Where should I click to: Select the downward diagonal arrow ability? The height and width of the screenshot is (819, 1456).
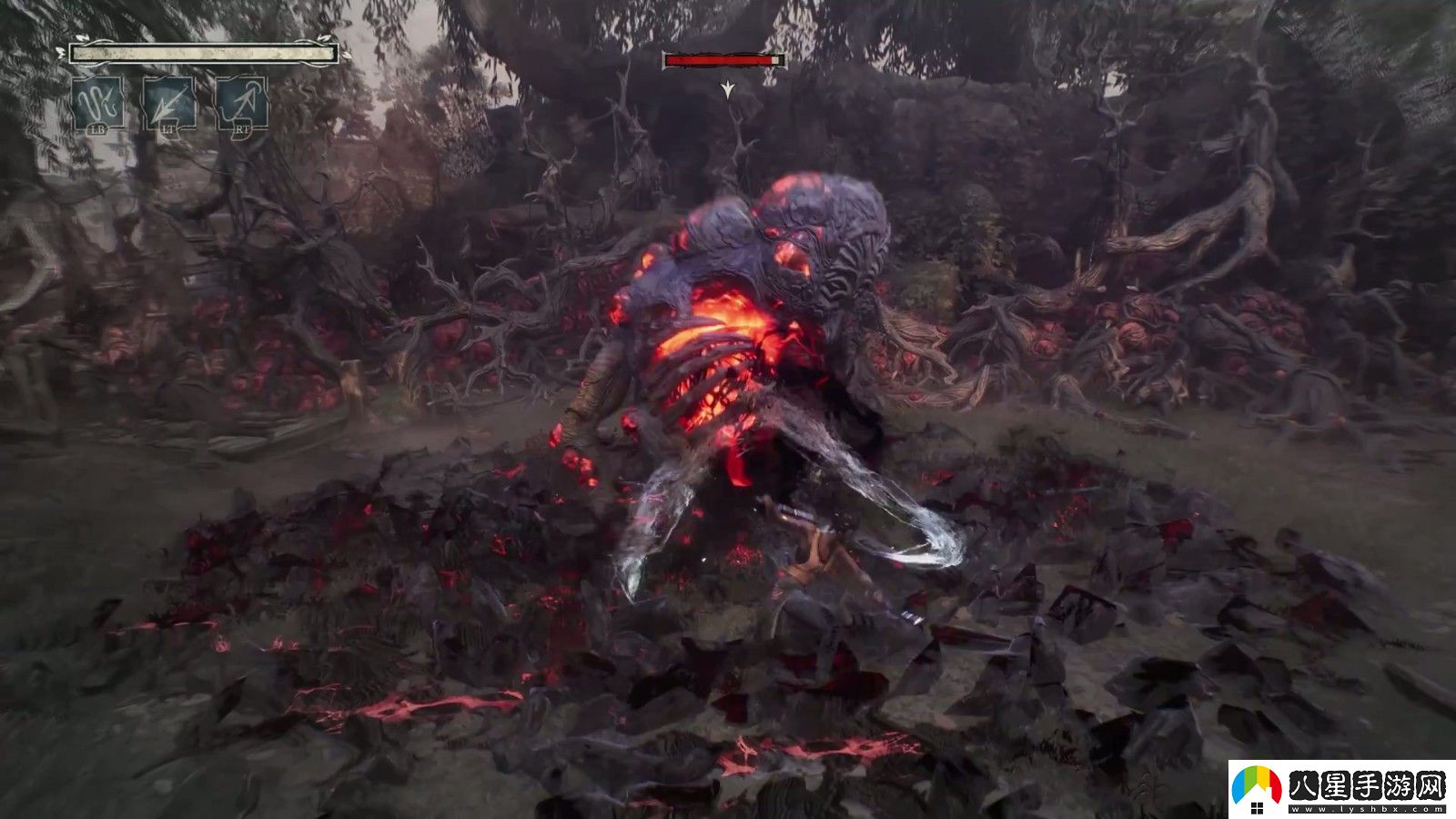(x=169, y=103)
